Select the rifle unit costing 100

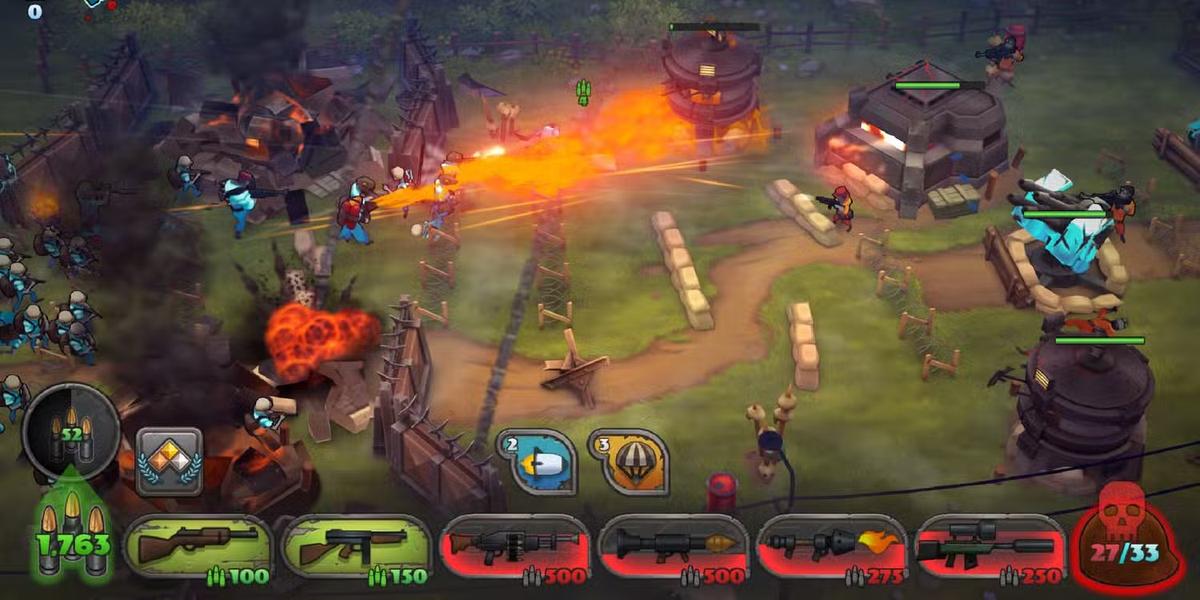198,548
